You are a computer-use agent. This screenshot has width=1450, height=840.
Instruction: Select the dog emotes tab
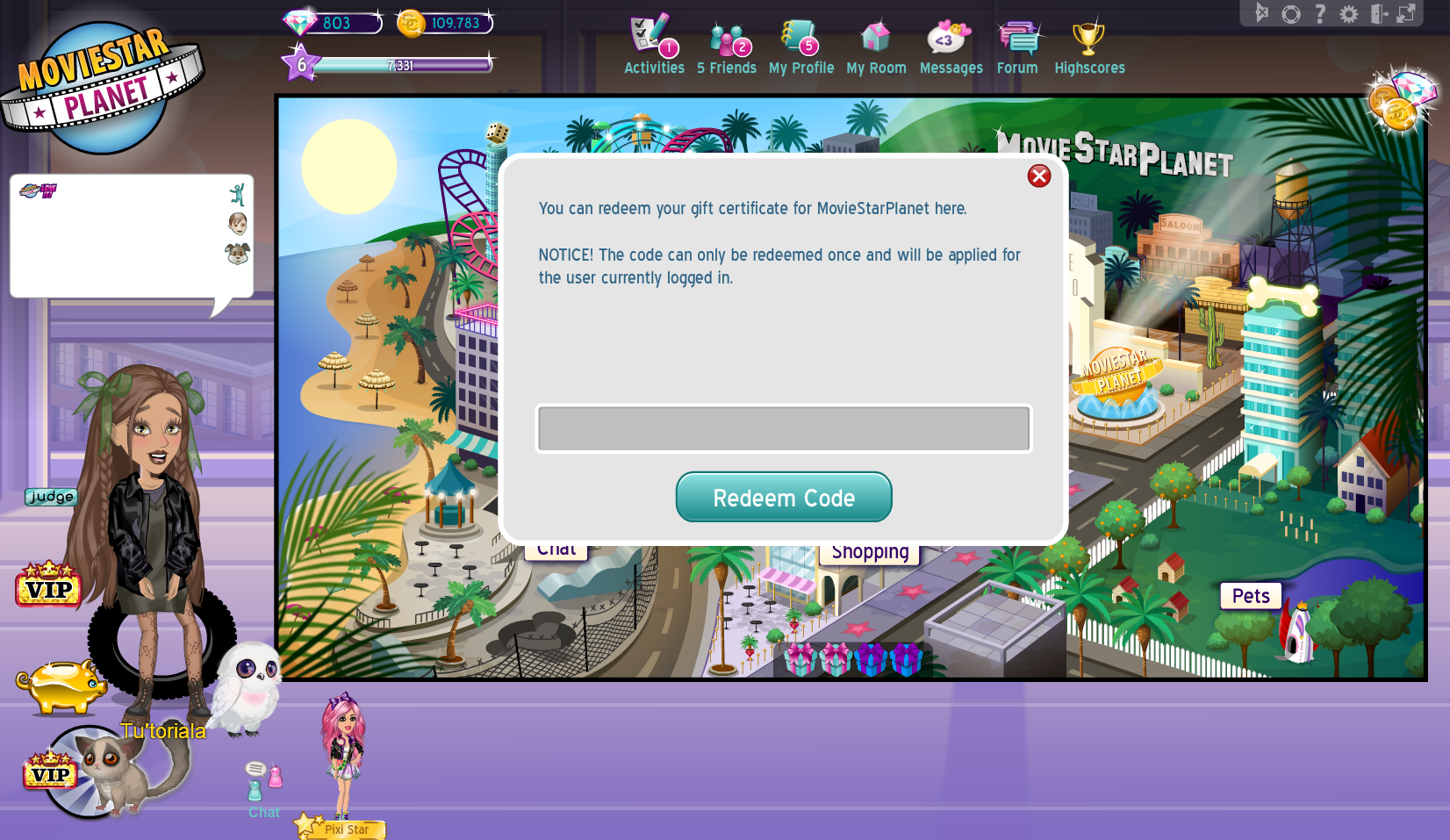point(237,255)
